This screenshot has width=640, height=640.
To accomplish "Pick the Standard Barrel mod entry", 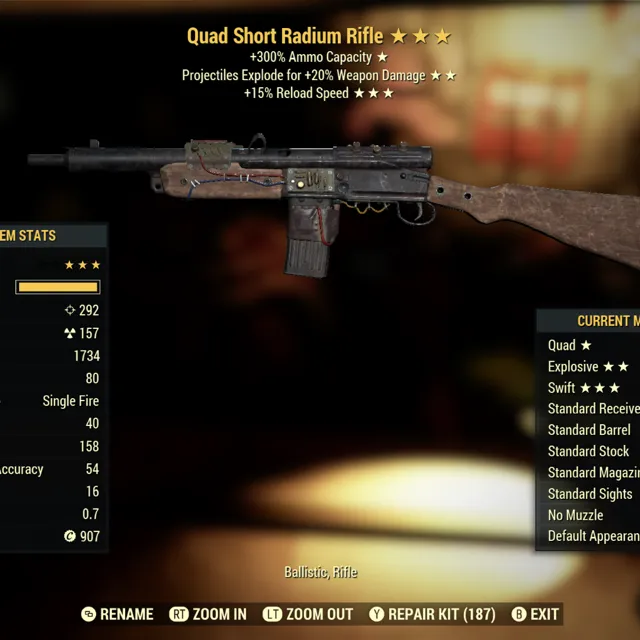I will click(x=589, y=430).
